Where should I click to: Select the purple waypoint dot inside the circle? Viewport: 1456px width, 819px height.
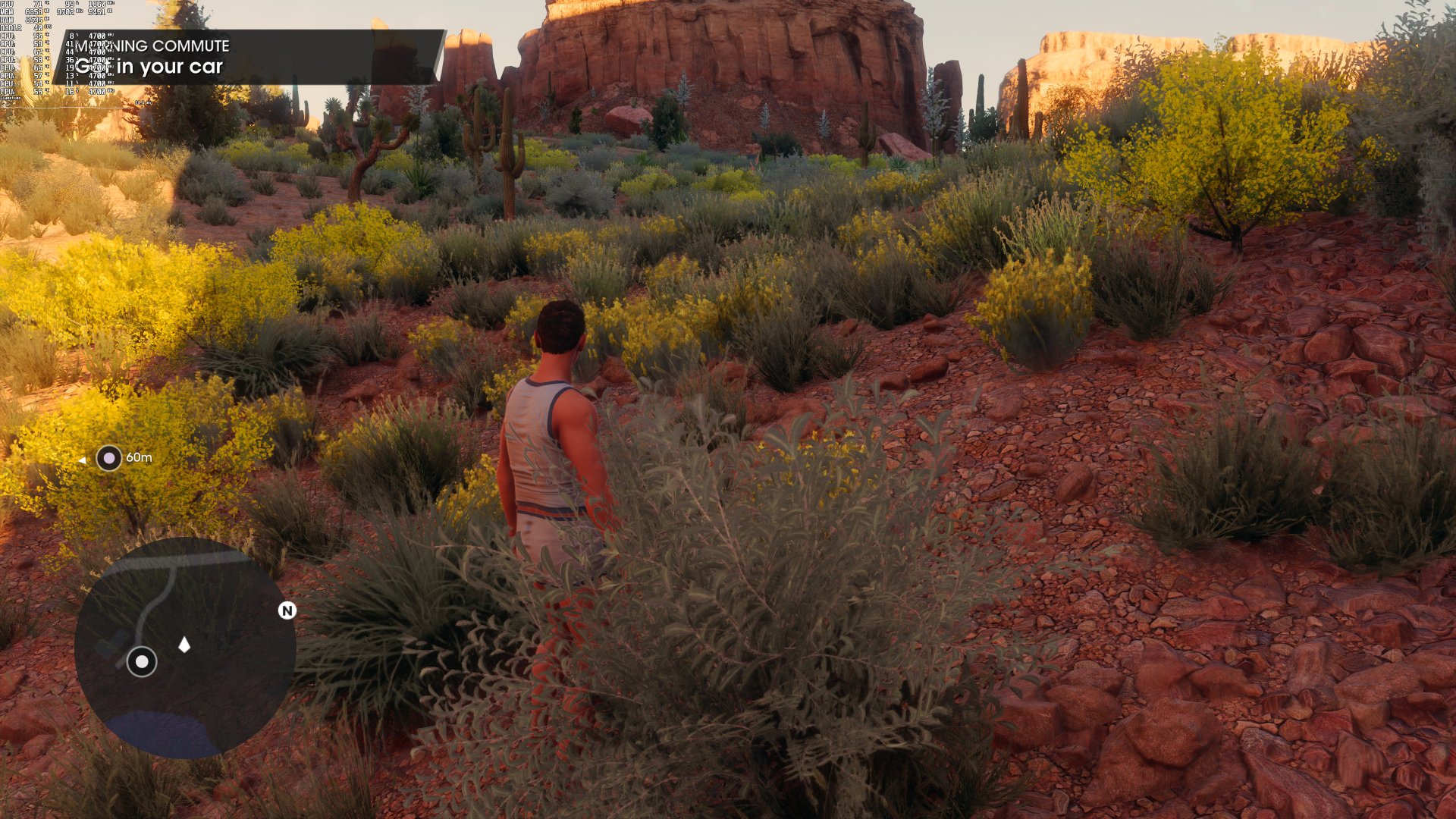[111, 457]
